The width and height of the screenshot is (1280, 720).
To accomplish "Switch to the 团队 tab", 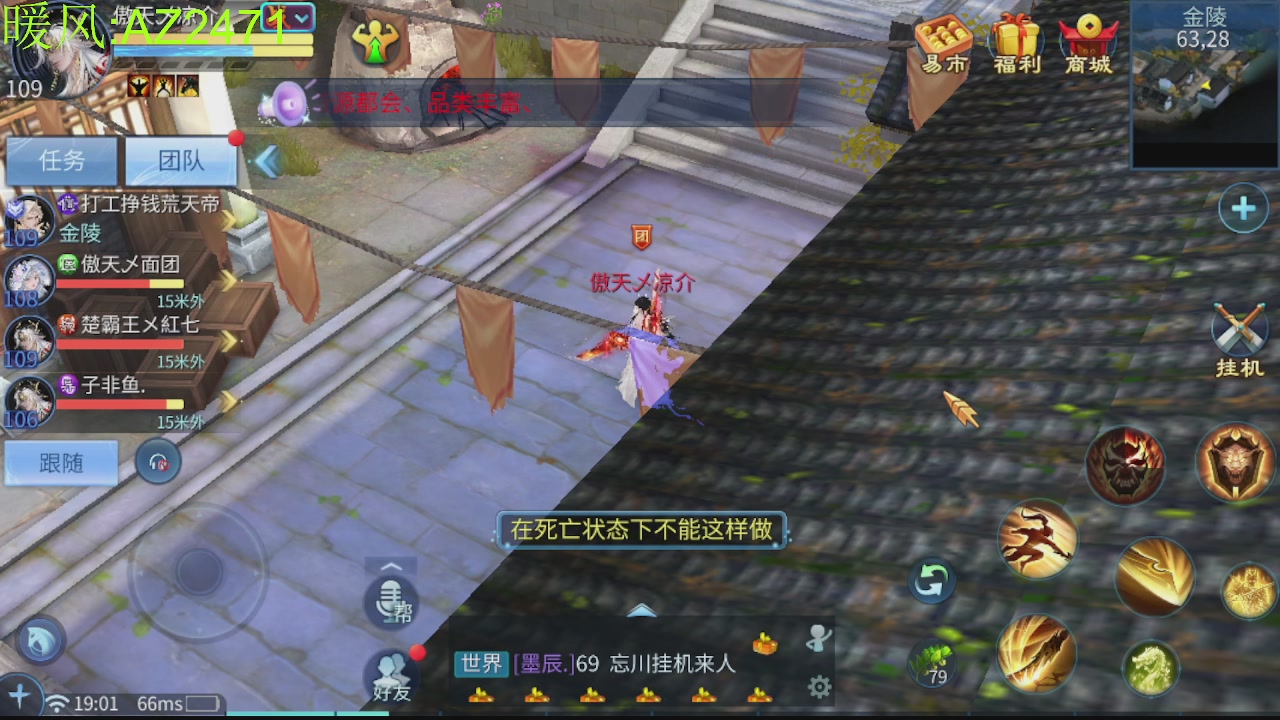I will (181, 160).
